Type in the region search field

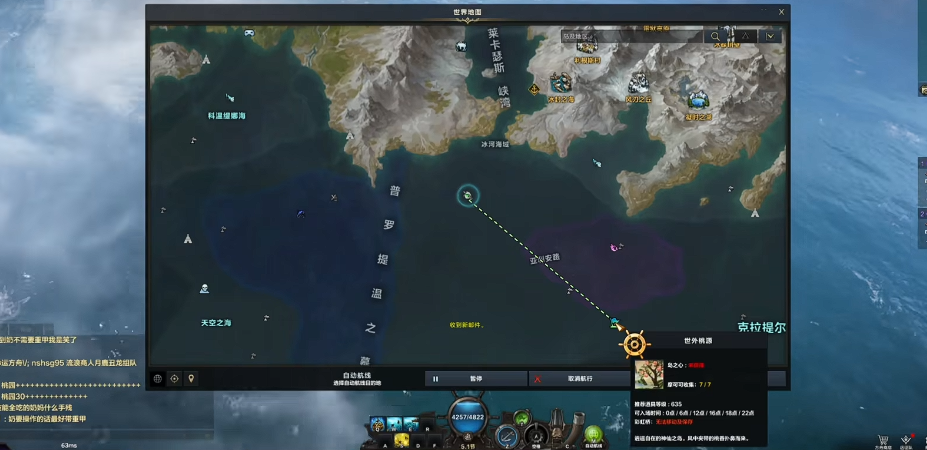coord(632,36)
